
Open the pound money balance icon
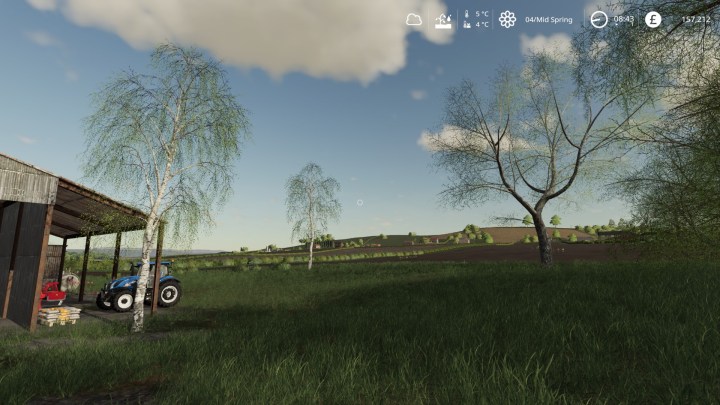point(653,19)
